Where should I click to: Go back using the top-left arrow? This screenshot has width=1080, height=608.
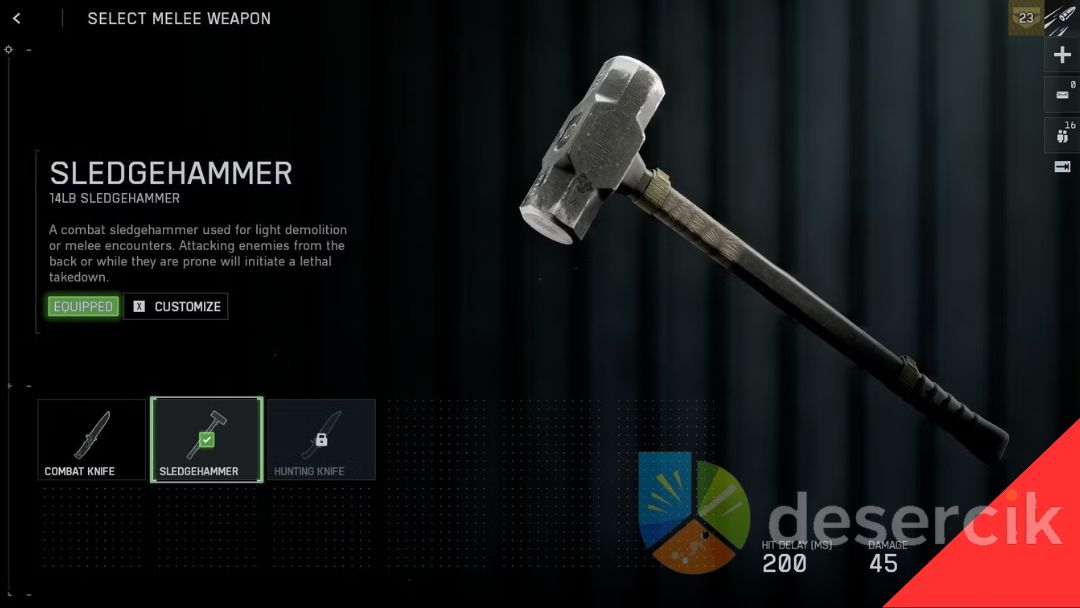click(17, 18)
